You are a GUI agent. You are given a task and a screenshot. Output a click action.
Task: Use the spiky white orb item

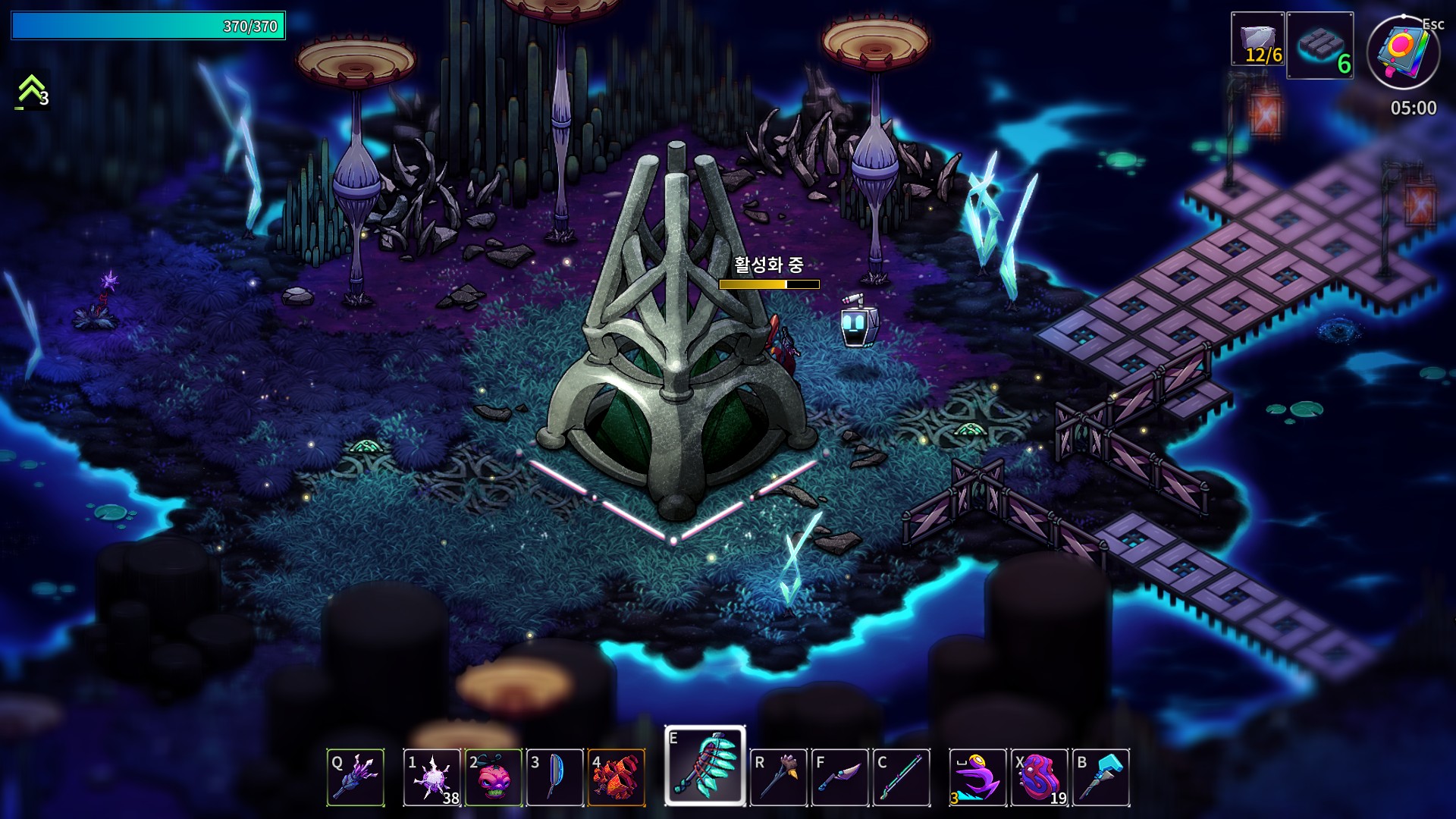pos(432,777)
